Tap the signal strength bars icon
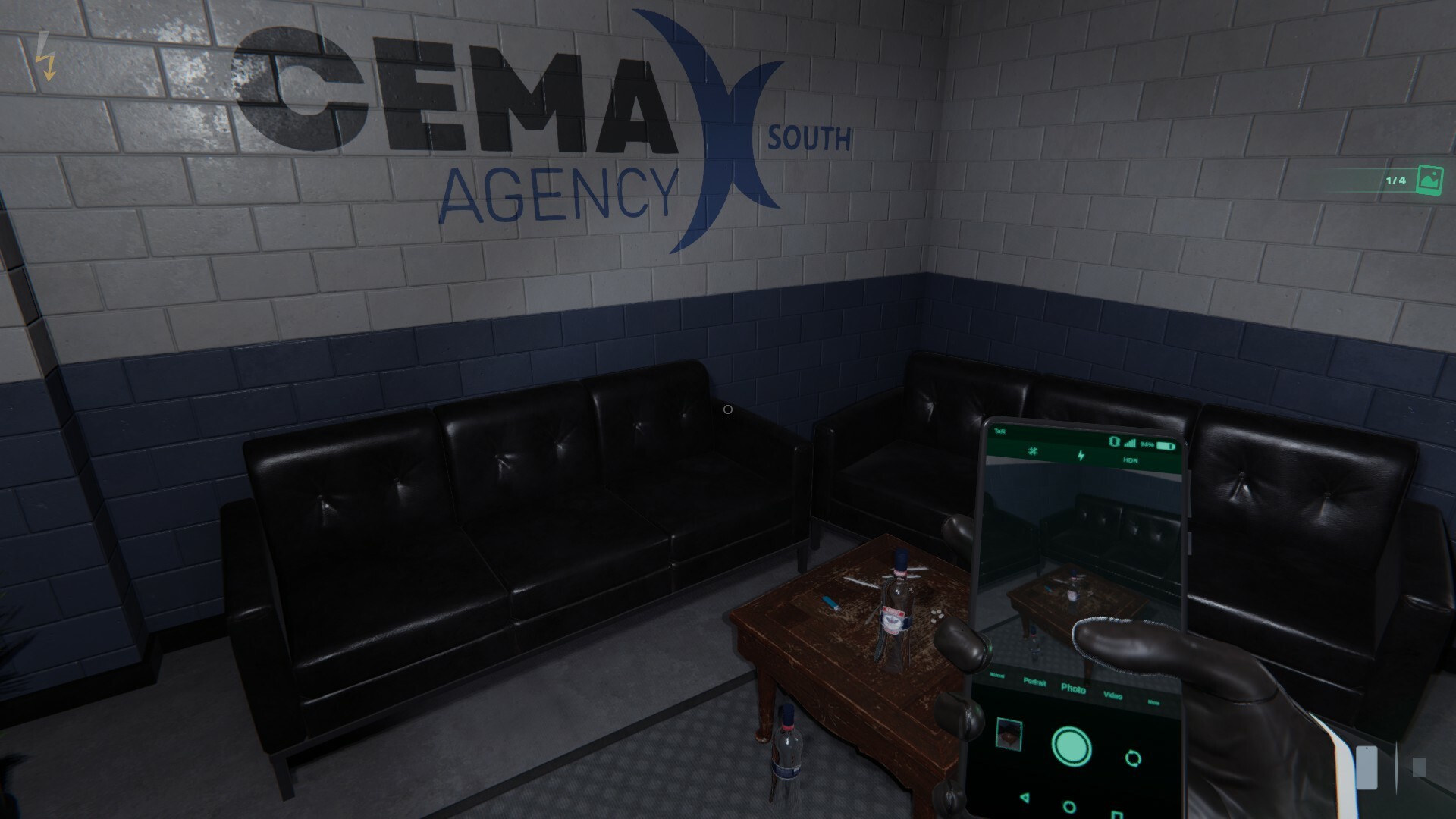This screenshot has height=819, width=1456. pos(1130,443)
